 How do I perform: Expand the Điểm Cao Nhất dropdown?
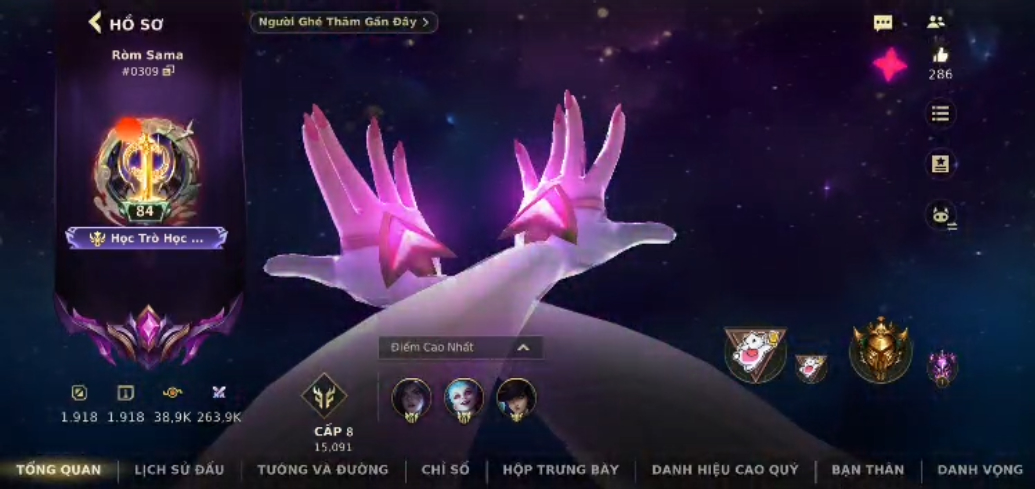tap(522, 347)
